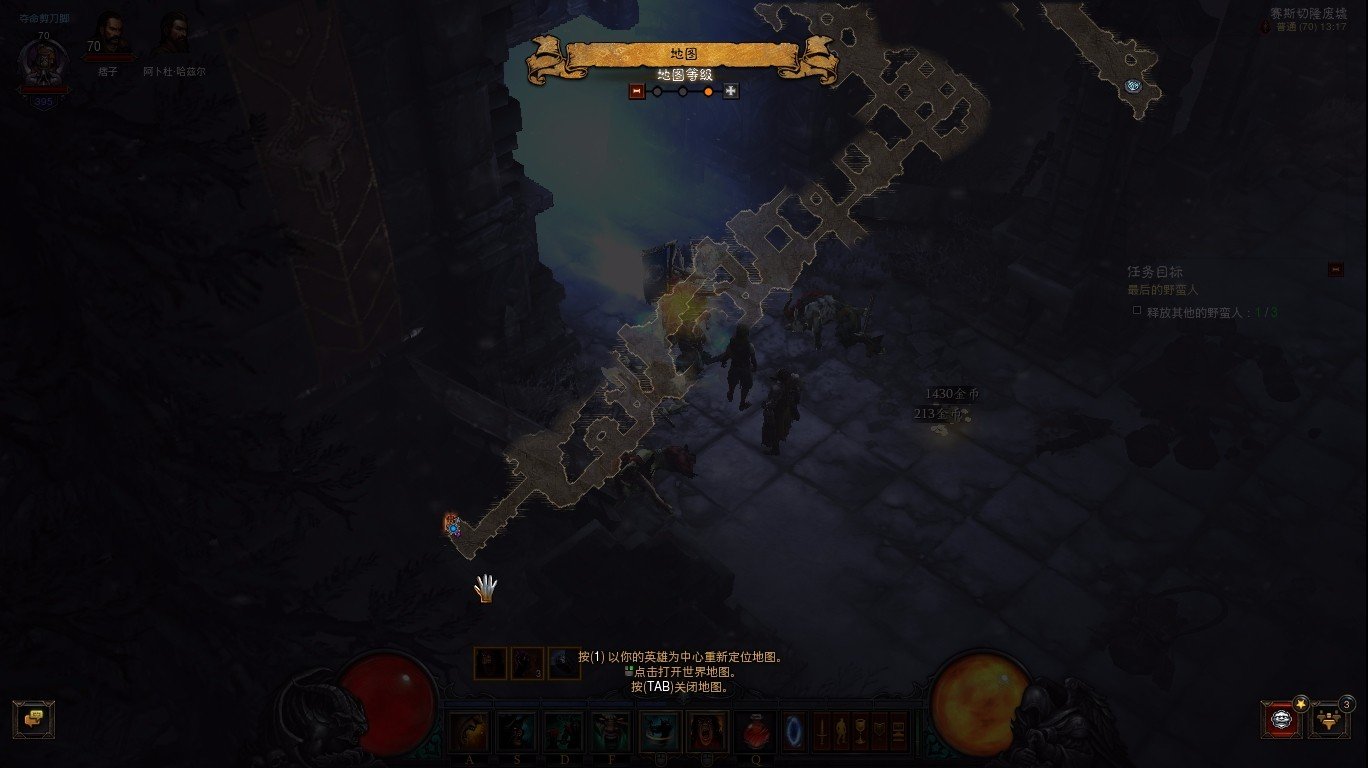
Task: Click the waypoint marker at the map's lower end
Action: [452, 524]
